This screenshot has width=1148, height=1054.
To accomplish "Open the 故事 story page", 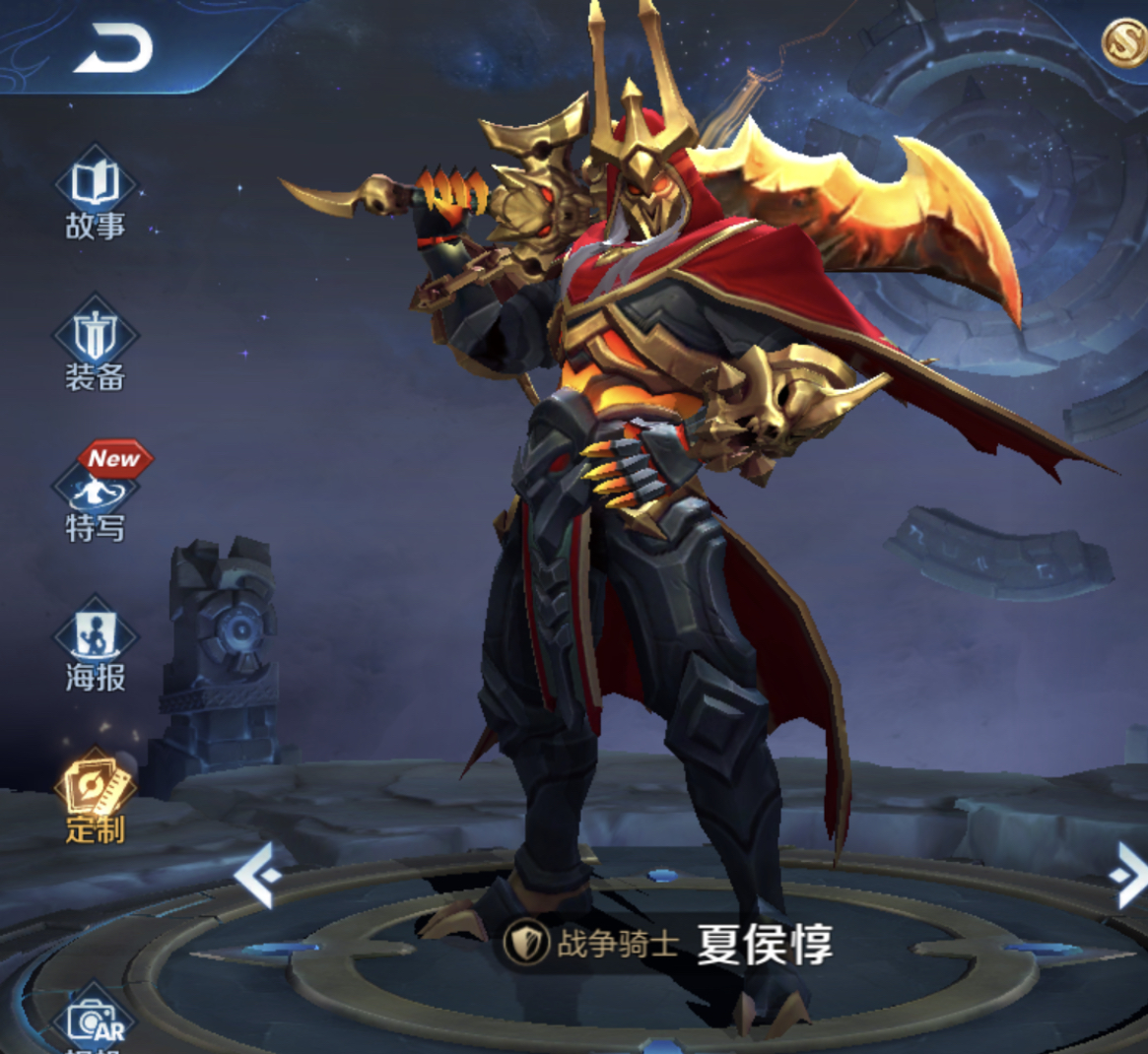I will point(96,194).
